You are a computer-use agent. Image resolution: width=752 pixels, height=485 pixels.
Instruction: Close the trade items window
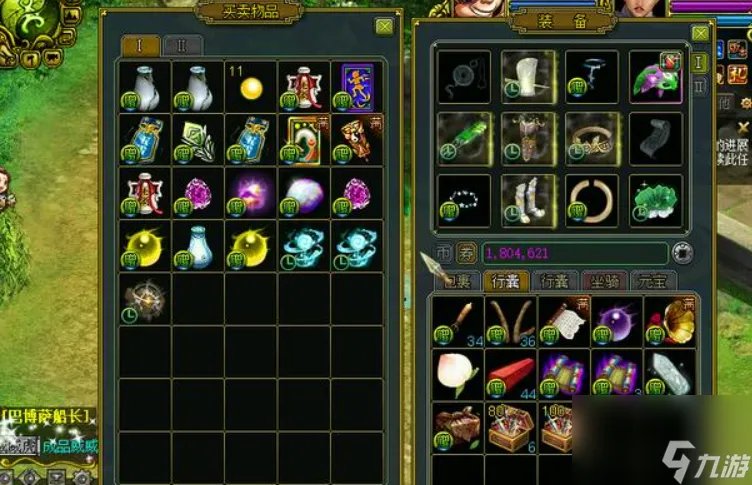tap(383, 27)
